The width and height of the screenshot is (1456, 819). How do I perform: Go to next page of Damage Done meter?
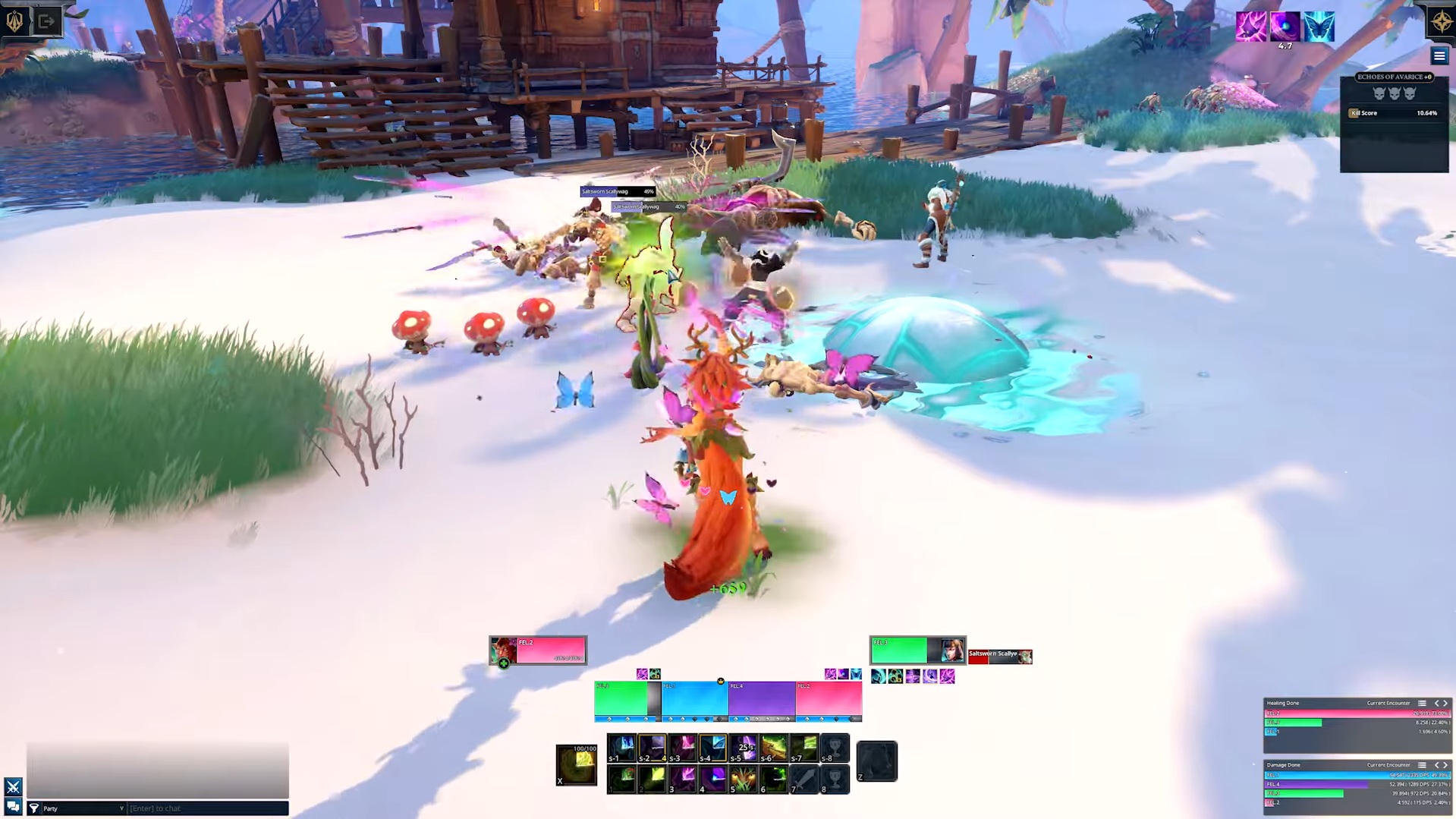(x=1445, y=765)
